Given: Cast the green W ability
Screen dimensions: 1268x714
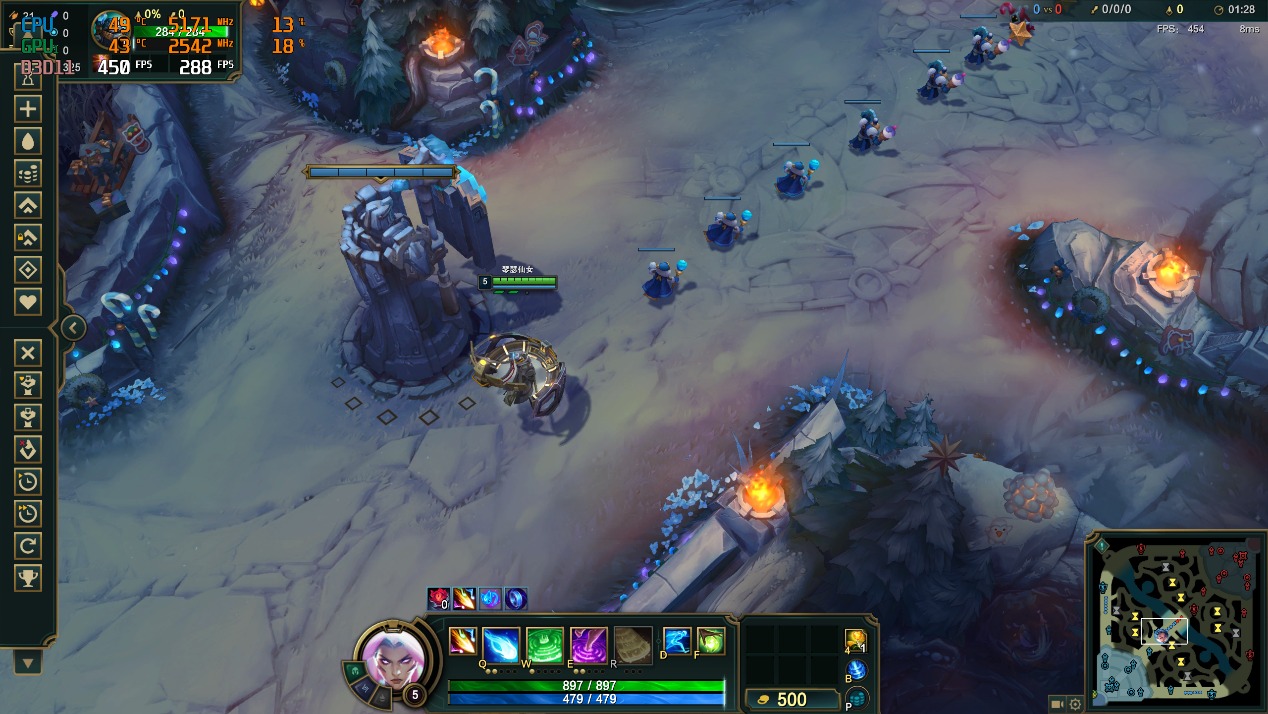Looking at the screenshot, I should point(545,644).
